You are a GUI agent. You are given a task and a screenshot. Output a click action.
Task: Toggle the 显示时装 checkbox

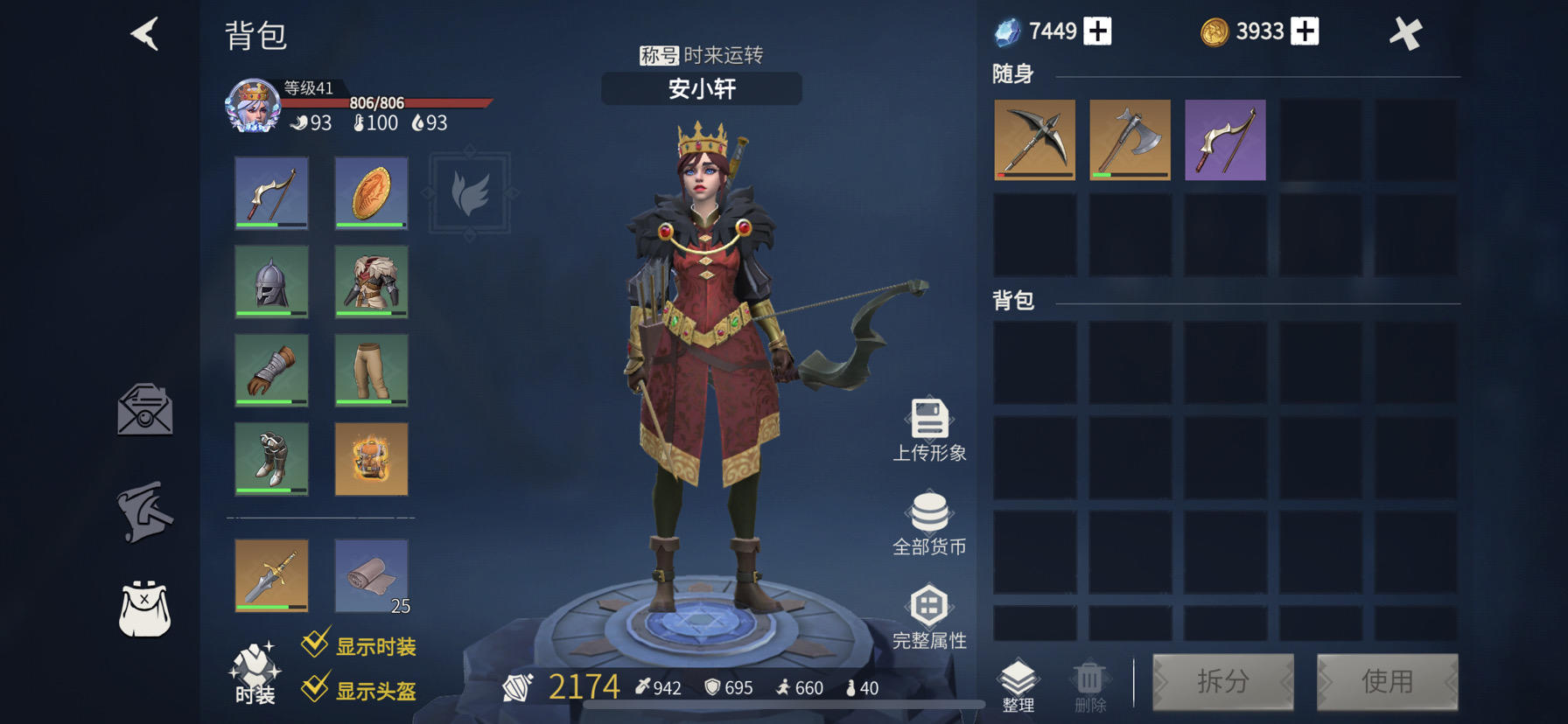click(315, 645)
